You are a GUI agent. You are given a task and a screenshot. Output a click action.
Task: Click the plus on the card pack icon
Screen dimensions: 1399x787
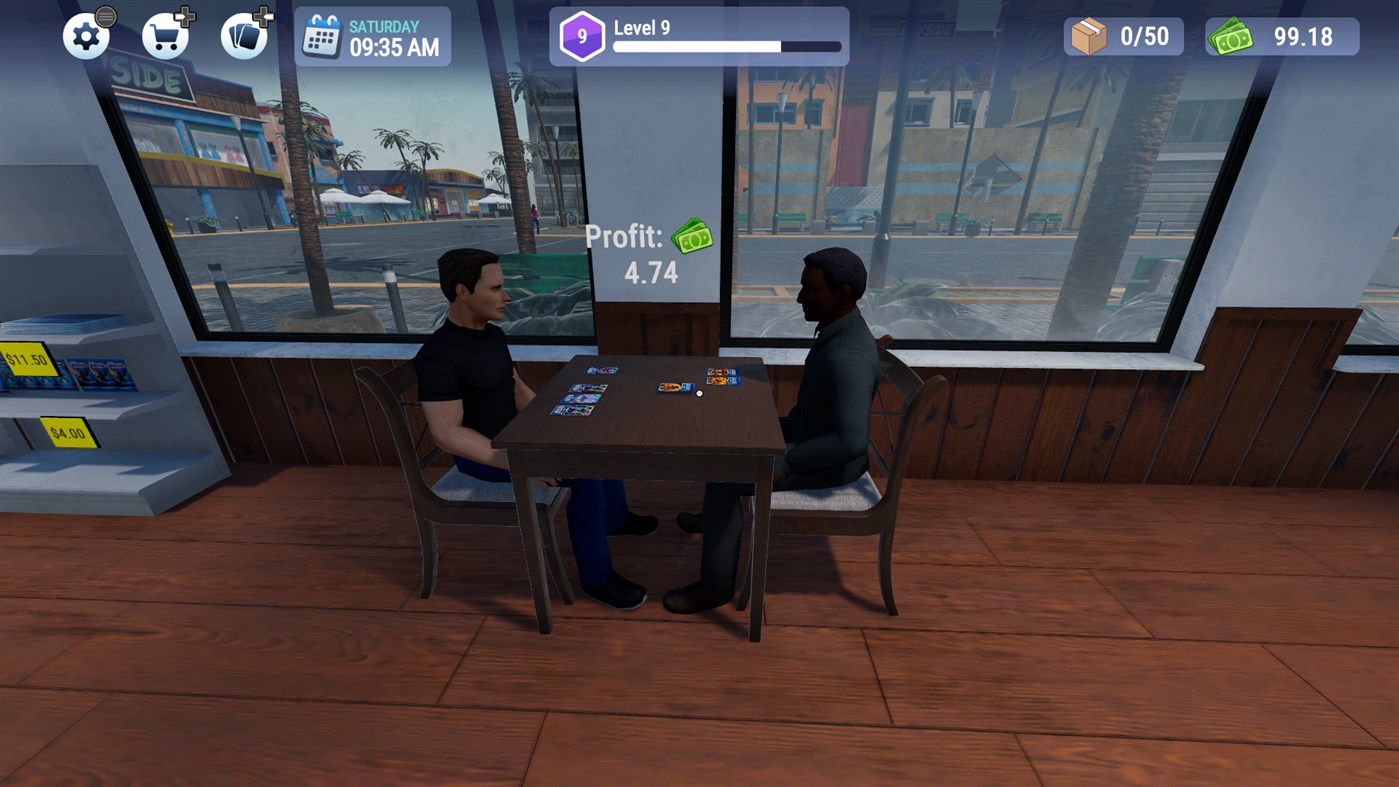[261, 16]
